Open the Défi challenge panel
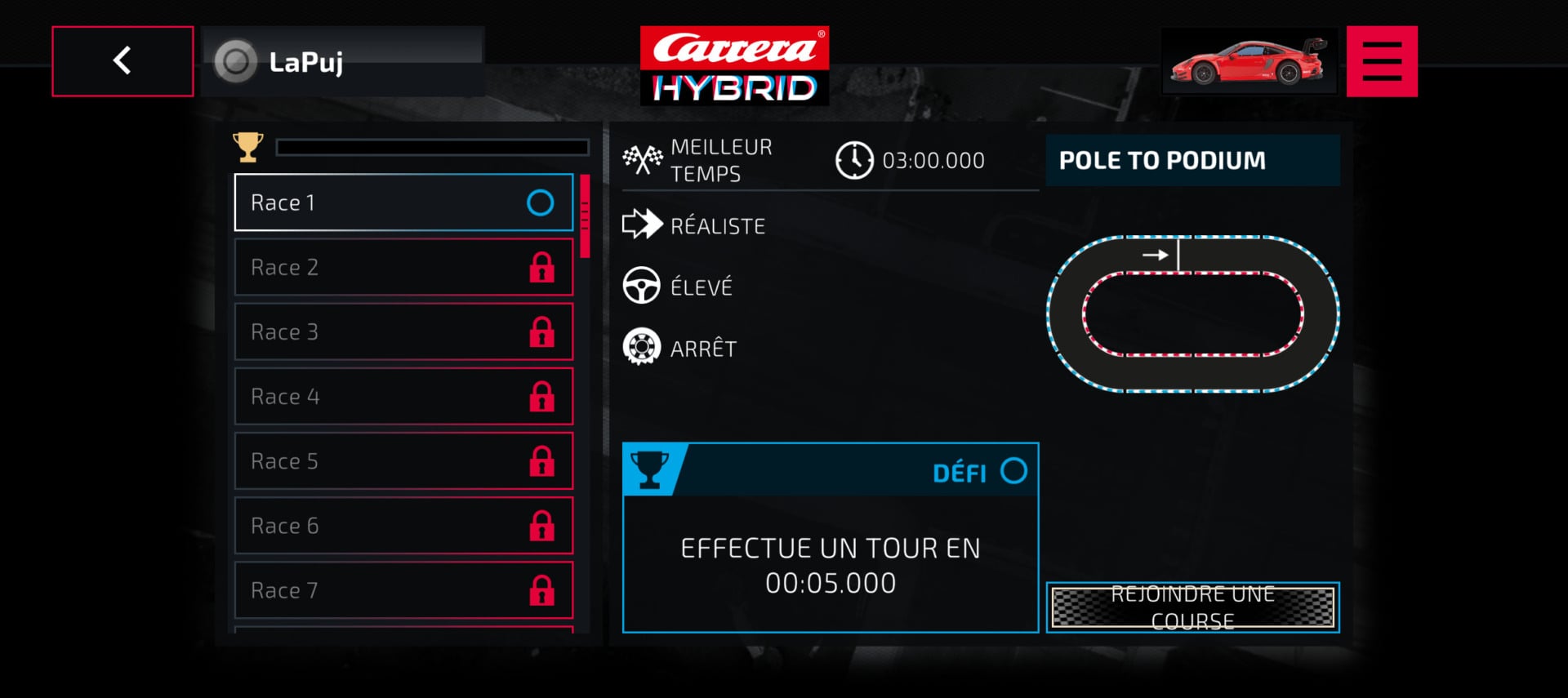The height and width of the screenshot is (698, 1568). [x=830, y=537]
